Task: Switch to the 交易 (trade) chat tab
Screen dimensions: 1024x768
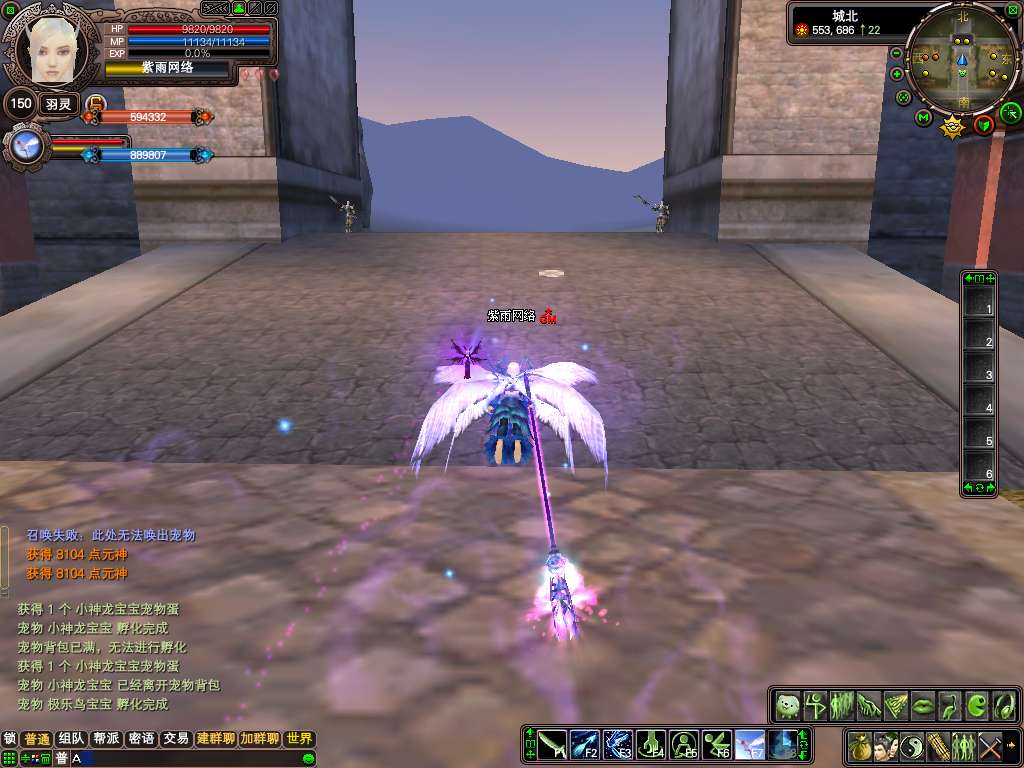Action: coord(176,739)
